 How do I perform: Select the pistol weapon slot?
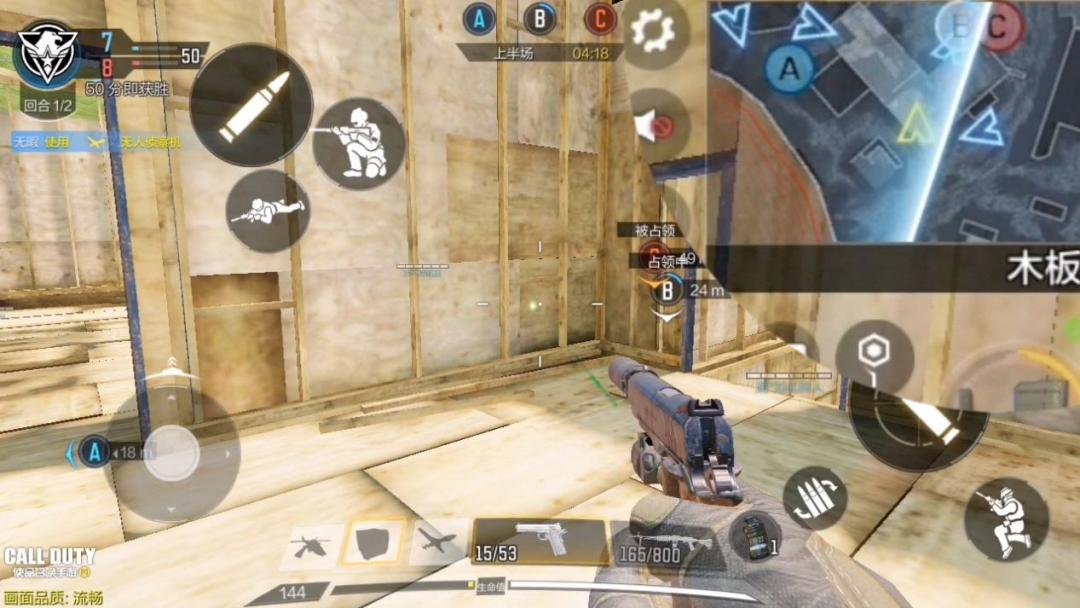[540, 541]
